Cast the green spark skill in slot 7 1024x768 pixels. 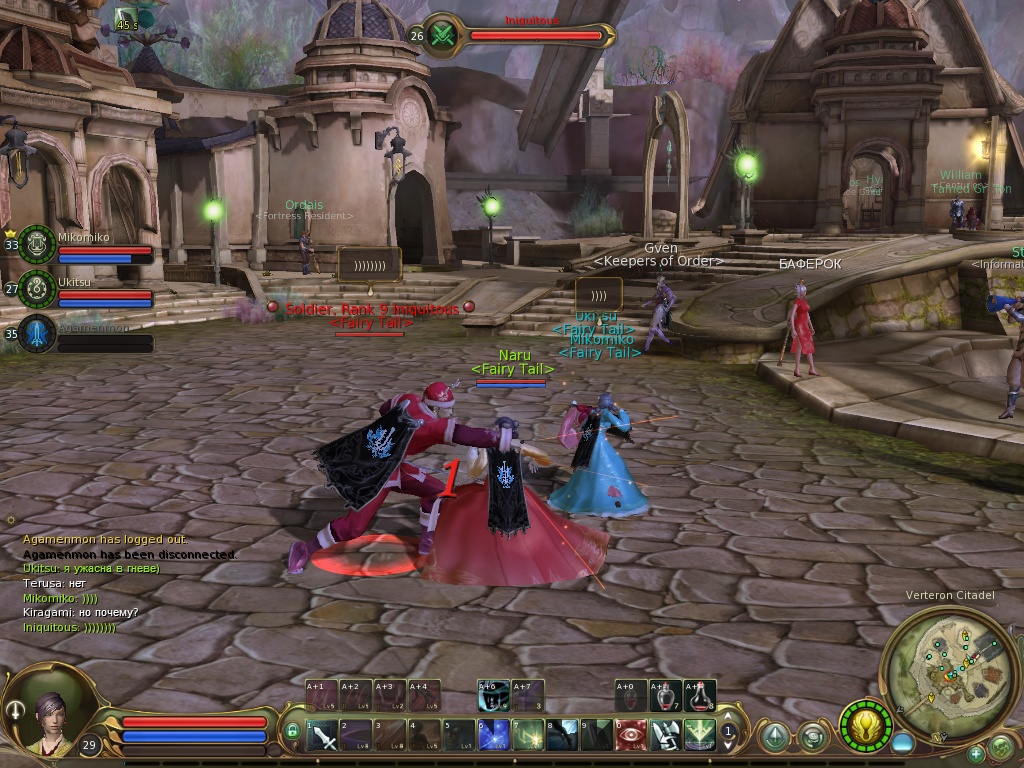(528, 735)
